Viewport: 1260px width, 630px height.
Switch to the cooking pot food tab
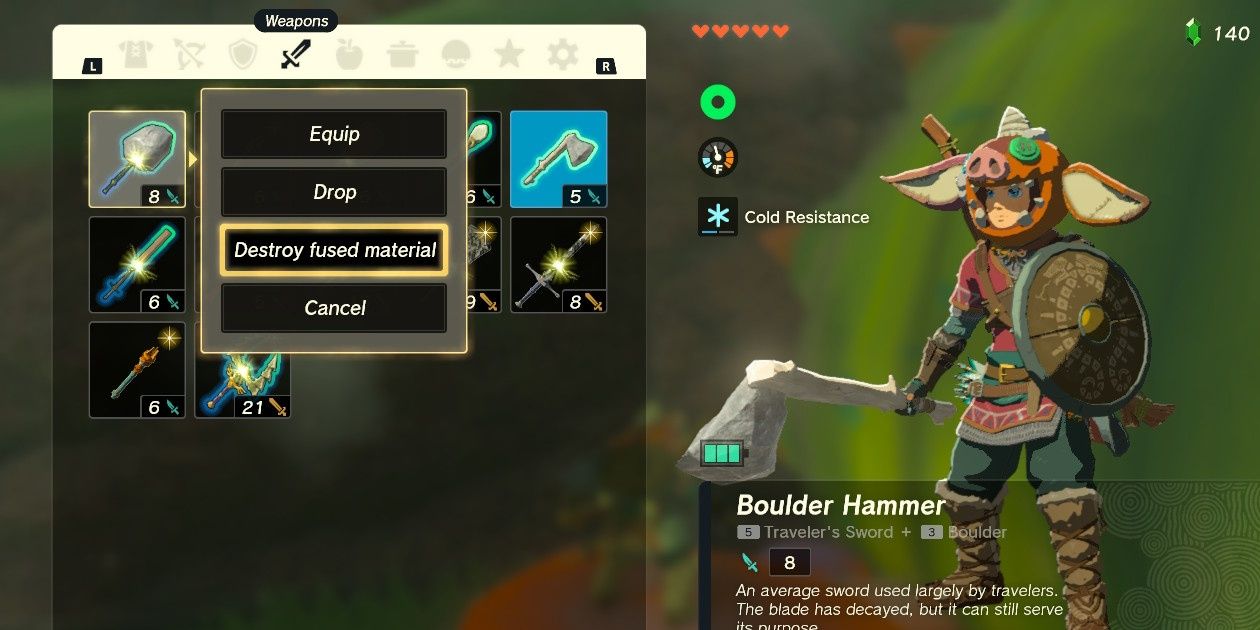[x=403, y=55]
